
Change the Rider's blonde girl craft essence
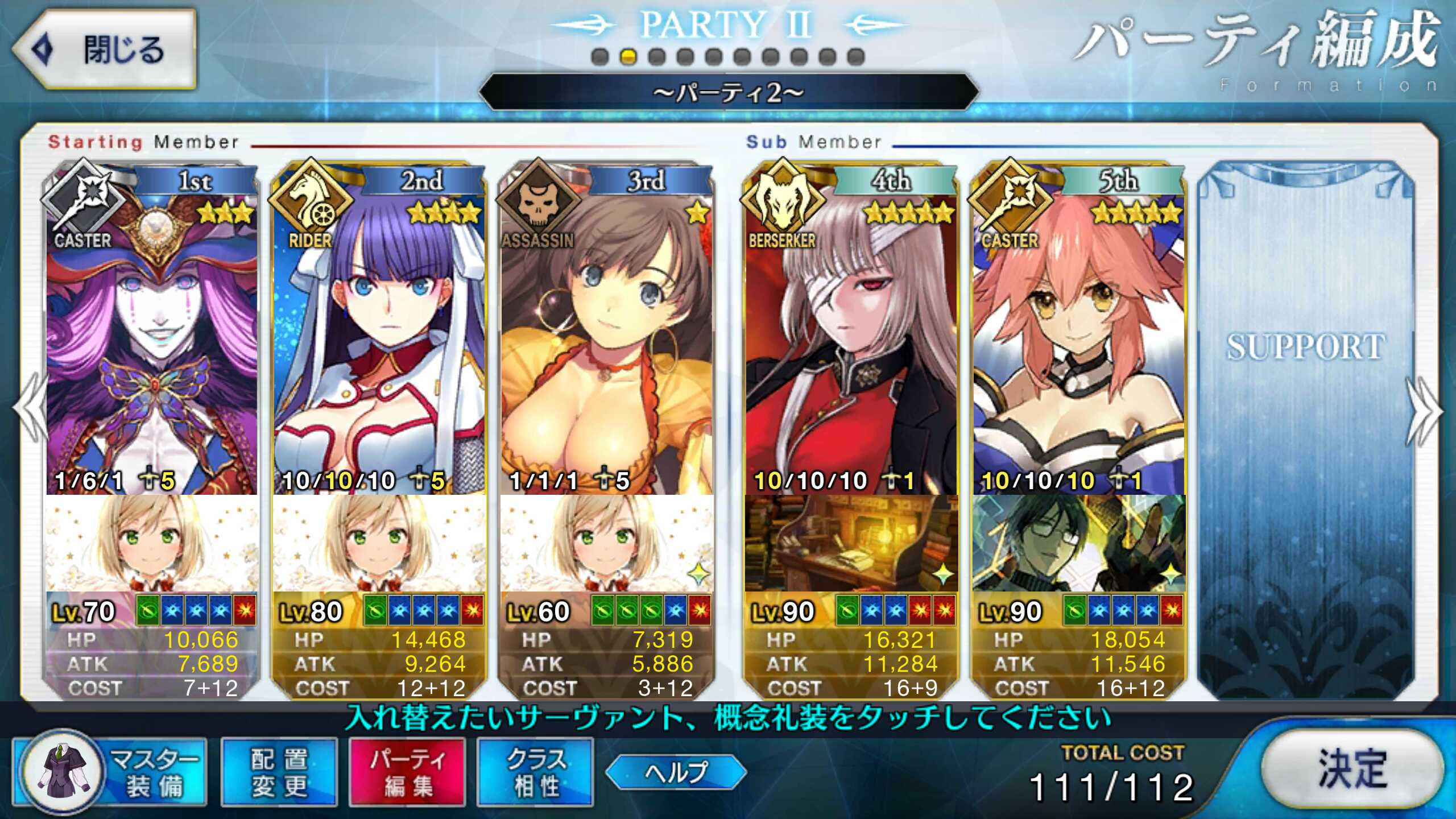click(379, 543)
